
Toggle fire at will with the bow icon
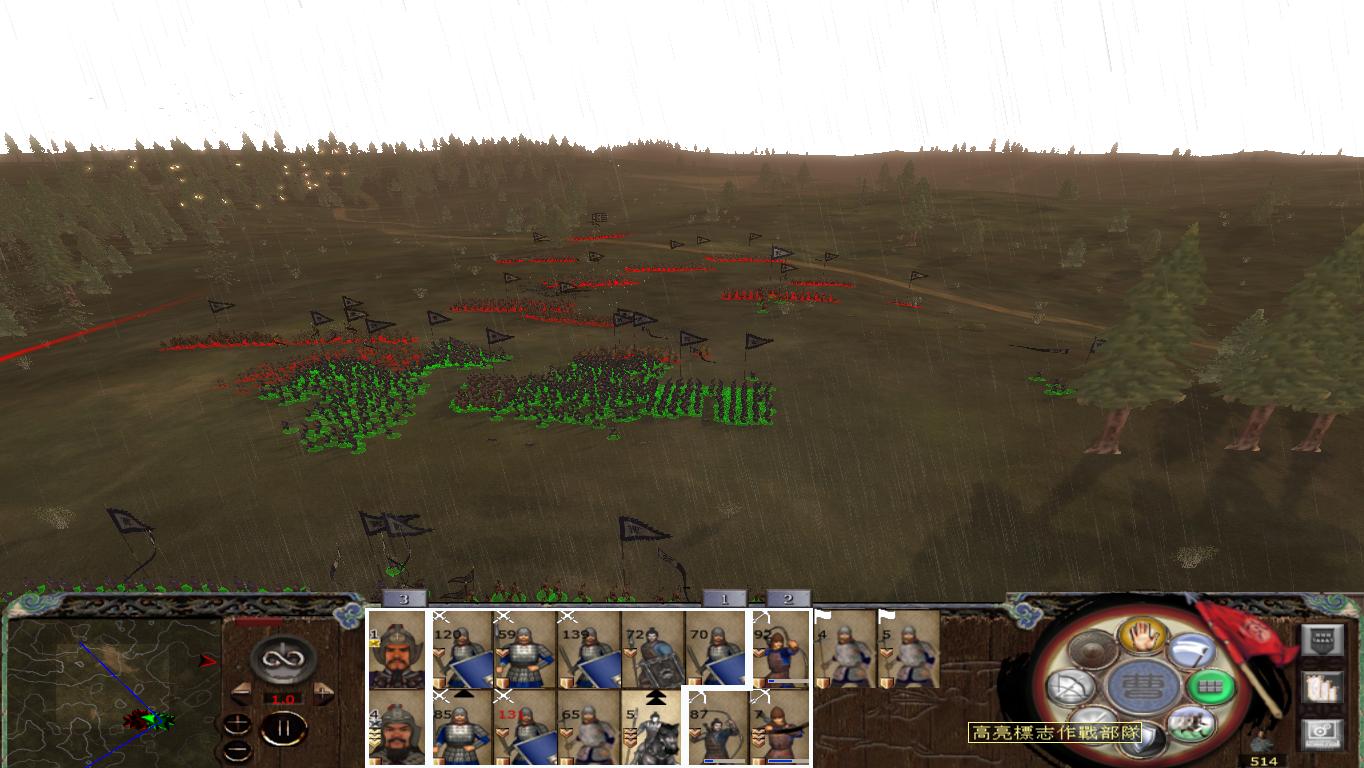click(1070, 687)
